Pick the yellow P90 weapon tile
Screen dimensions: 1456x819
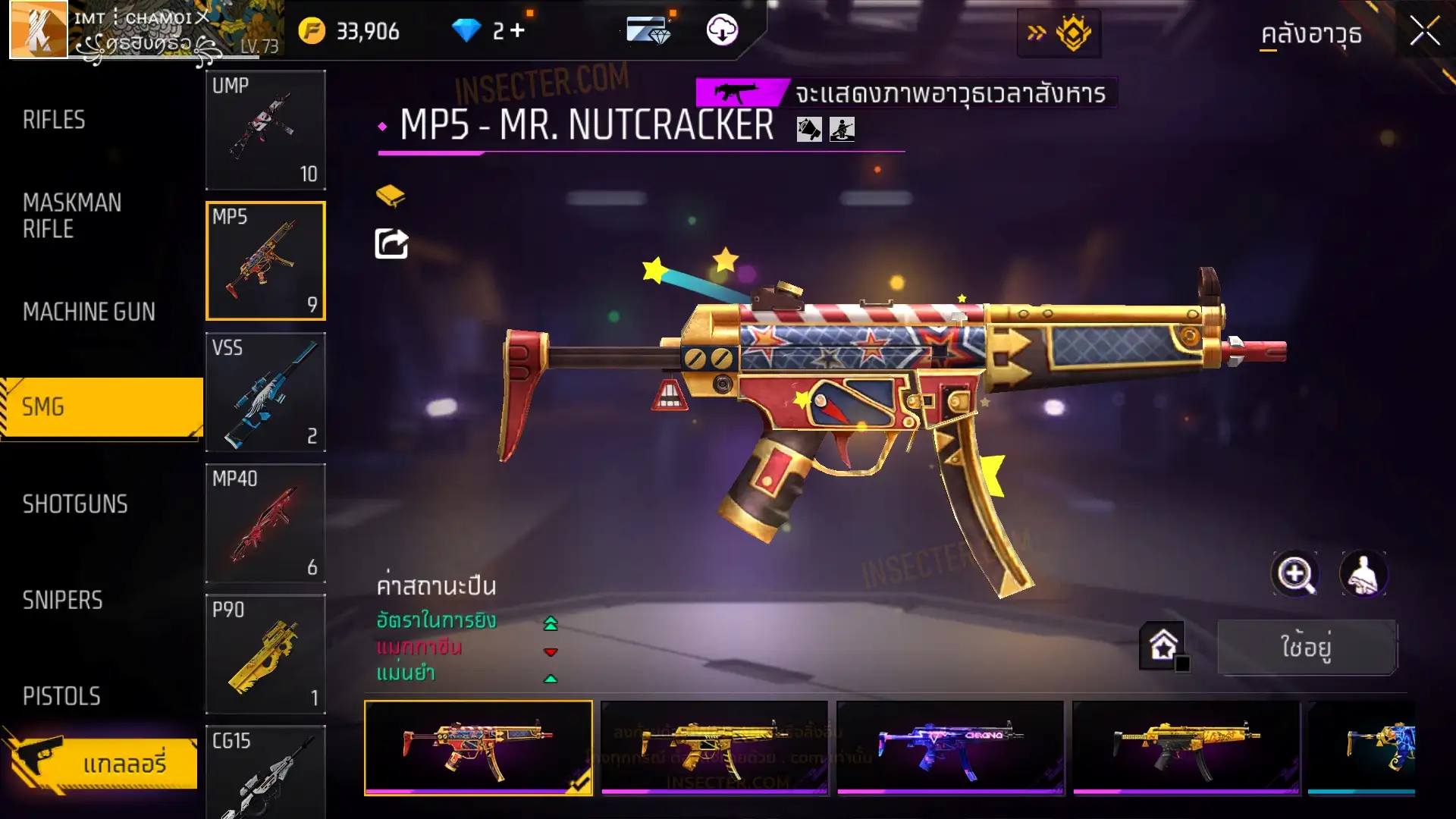click(265, 654)
